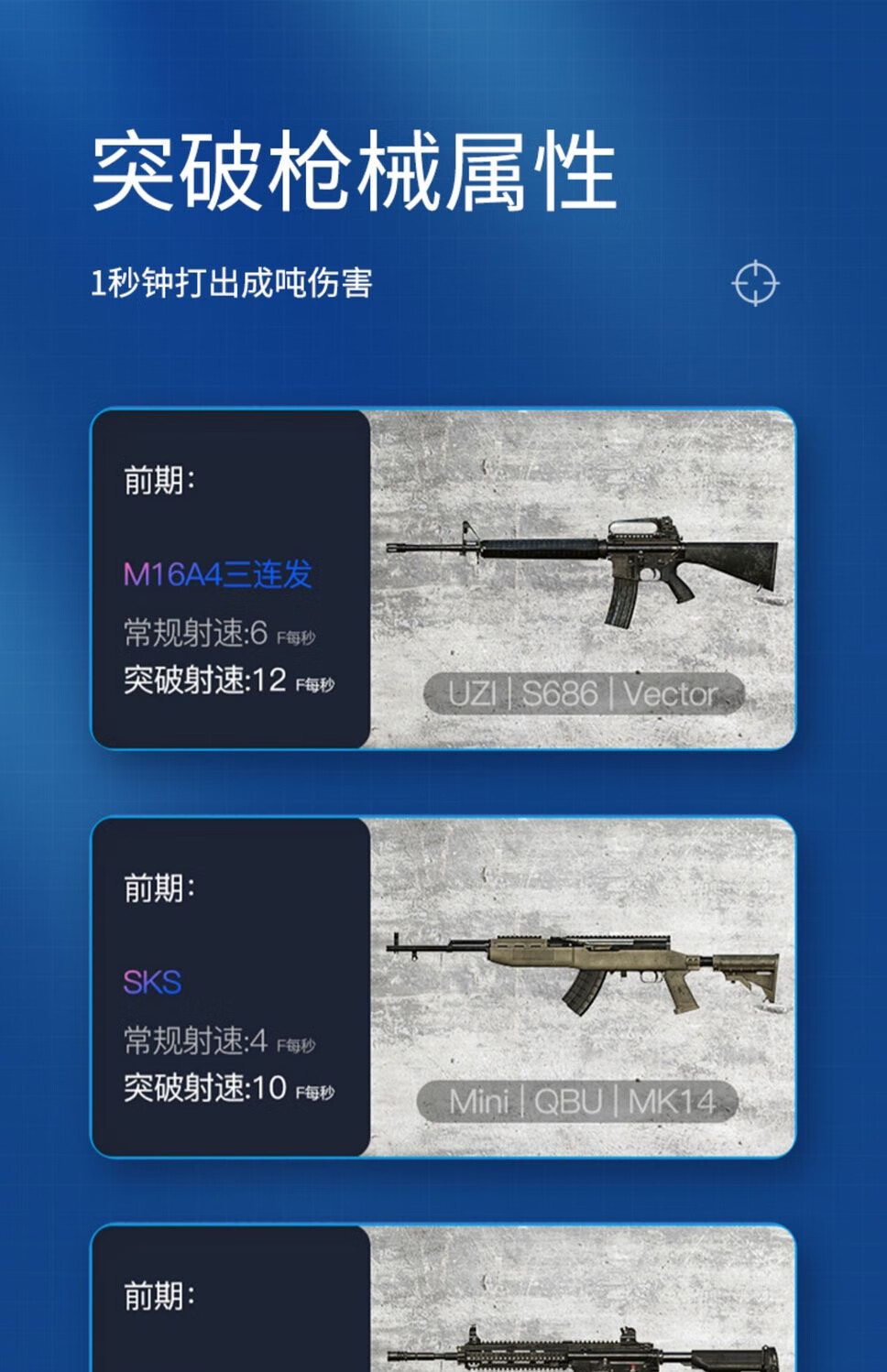Select the SKS rifle image
Screen dimensions: 887x1372
(x=583, y=971)
